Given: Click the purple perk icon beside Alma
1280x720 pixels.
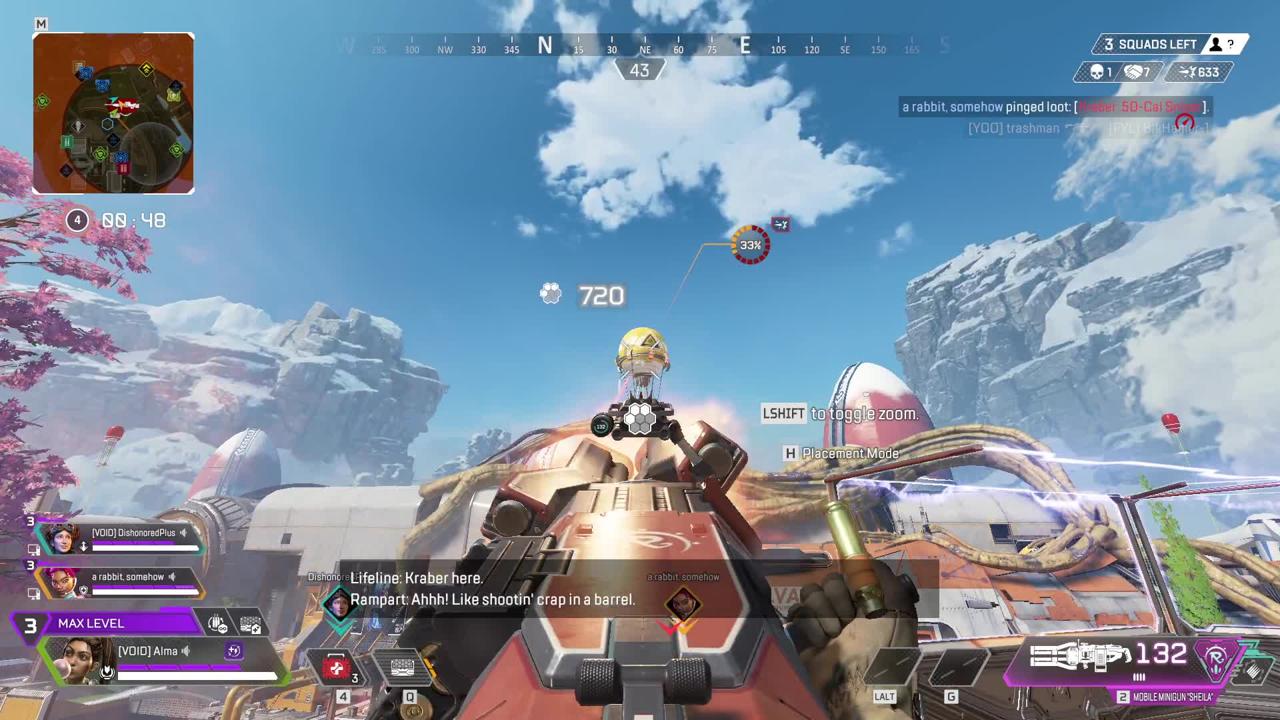Looking at the screenshot, I should point(234,651).
